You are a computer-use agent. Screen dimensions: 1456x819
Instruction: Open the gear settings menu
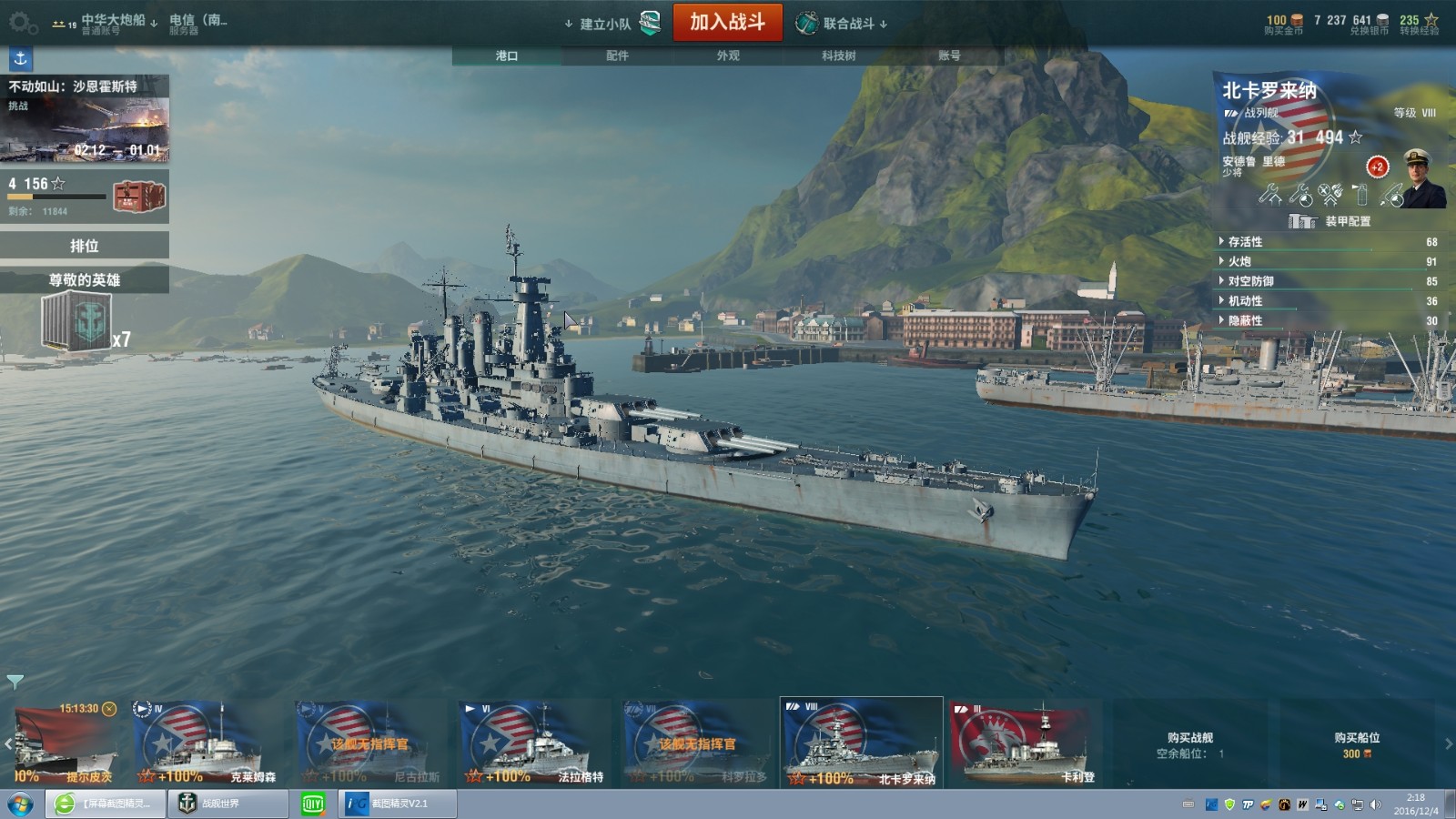tap(22, 22)
